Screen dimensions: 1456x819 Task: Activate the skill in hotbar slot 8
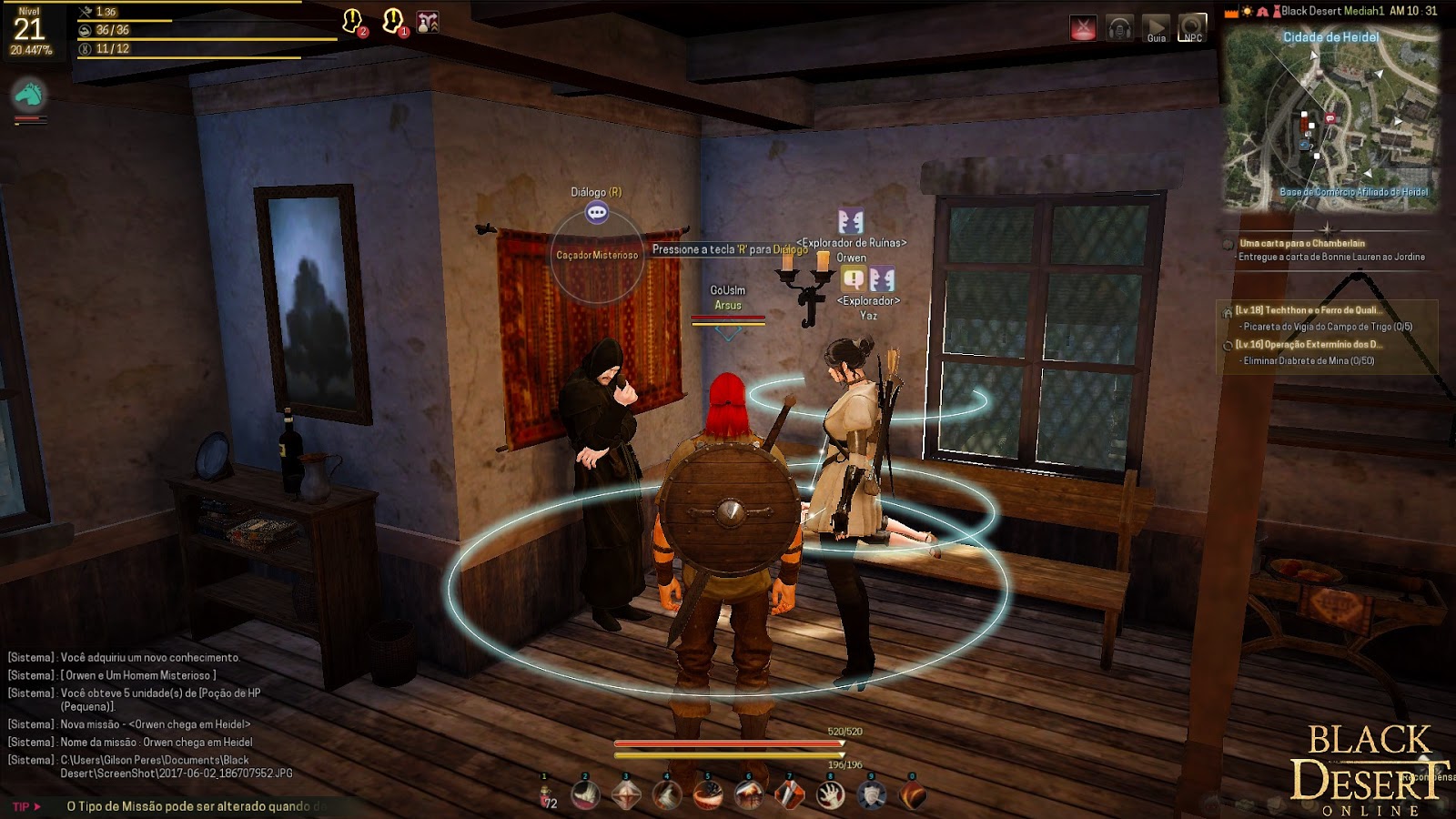pos(830,794)
